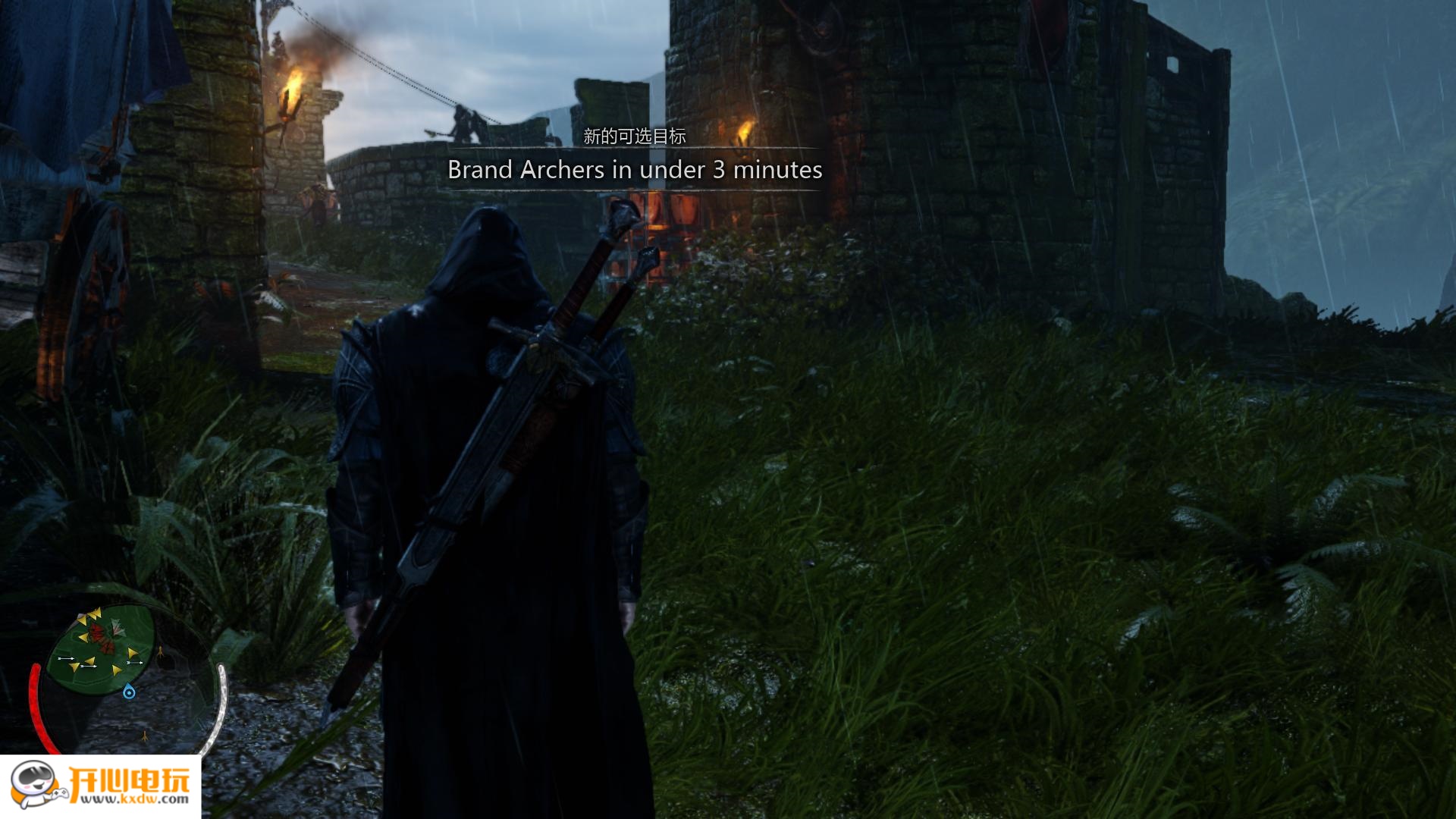Select the blue teardrop marker on the minimap
This screenshot has width=1456, height=819.
[129, 692]
